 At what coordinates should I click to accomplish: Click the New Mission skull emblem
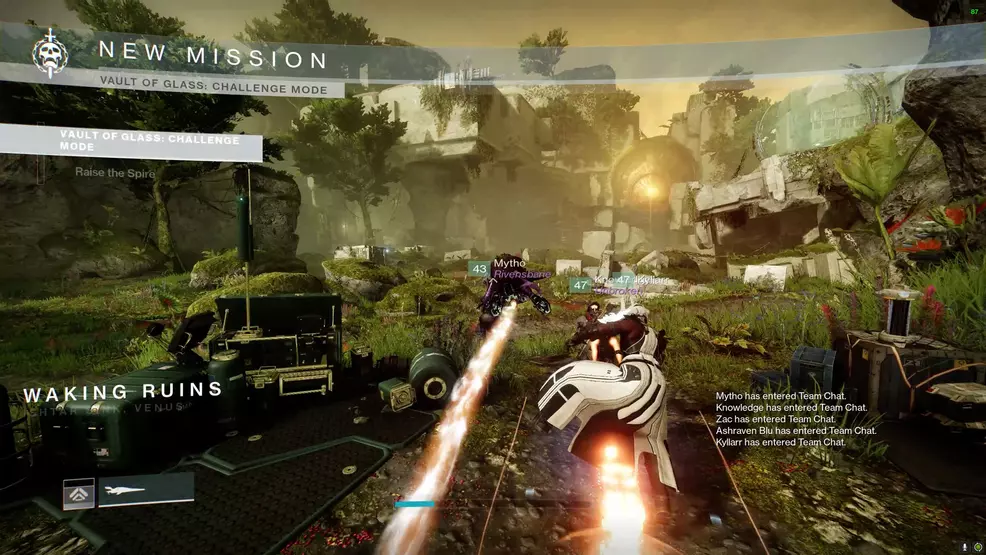tap(49, 54)
